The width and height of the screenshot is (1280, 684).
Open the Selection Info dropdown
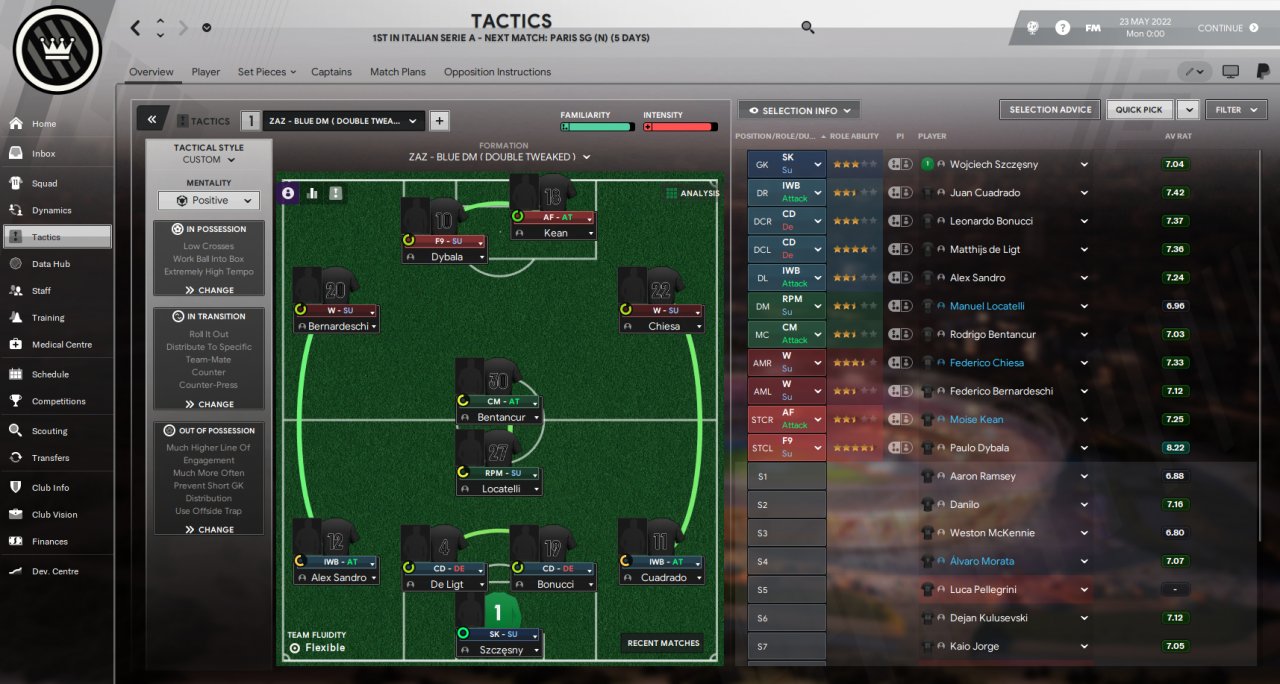tap(799, 110)
